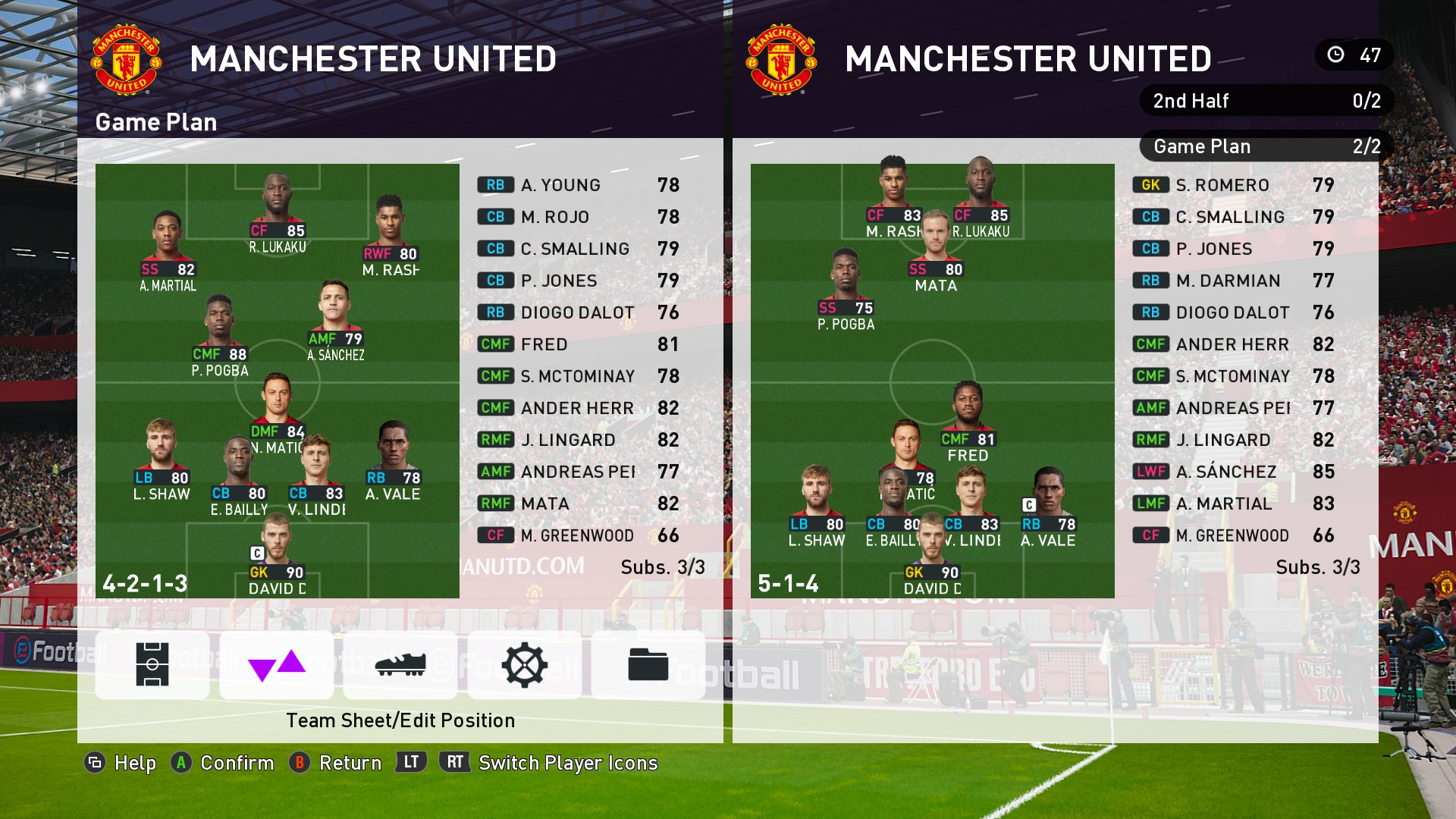Open the formation pitch icon menu
The height and width of the screenshot is (819, 1456).
[x=152, y=665]
